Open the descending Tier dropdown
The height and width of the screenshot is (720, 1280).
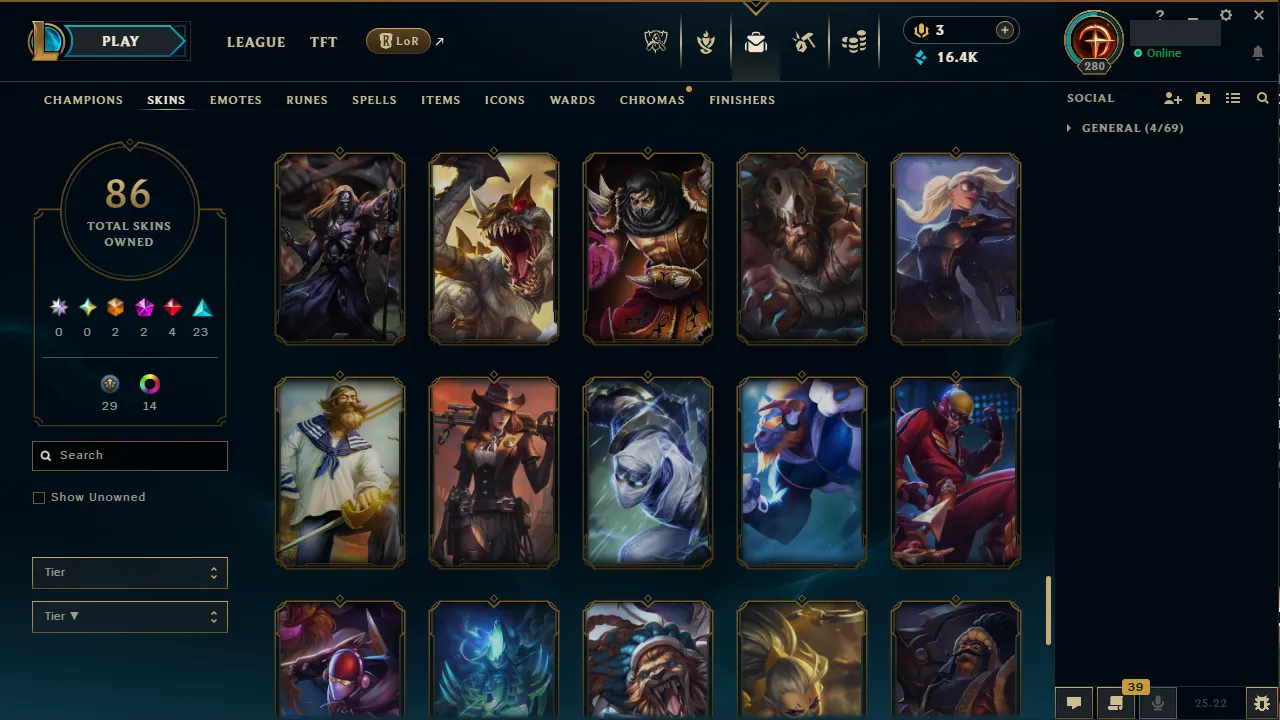point(129,616)
